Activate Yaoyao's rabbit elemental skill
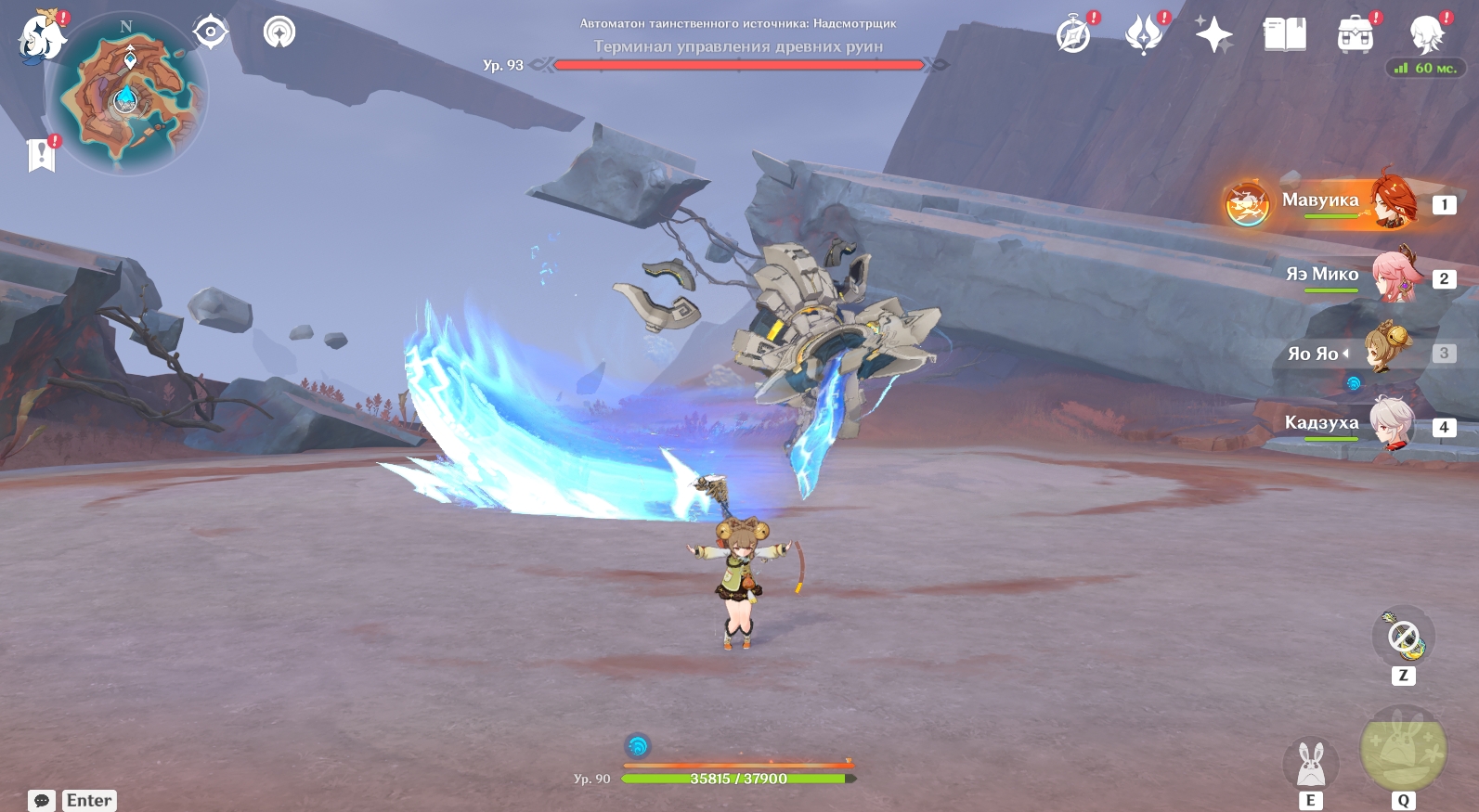 pos(1310,765)
